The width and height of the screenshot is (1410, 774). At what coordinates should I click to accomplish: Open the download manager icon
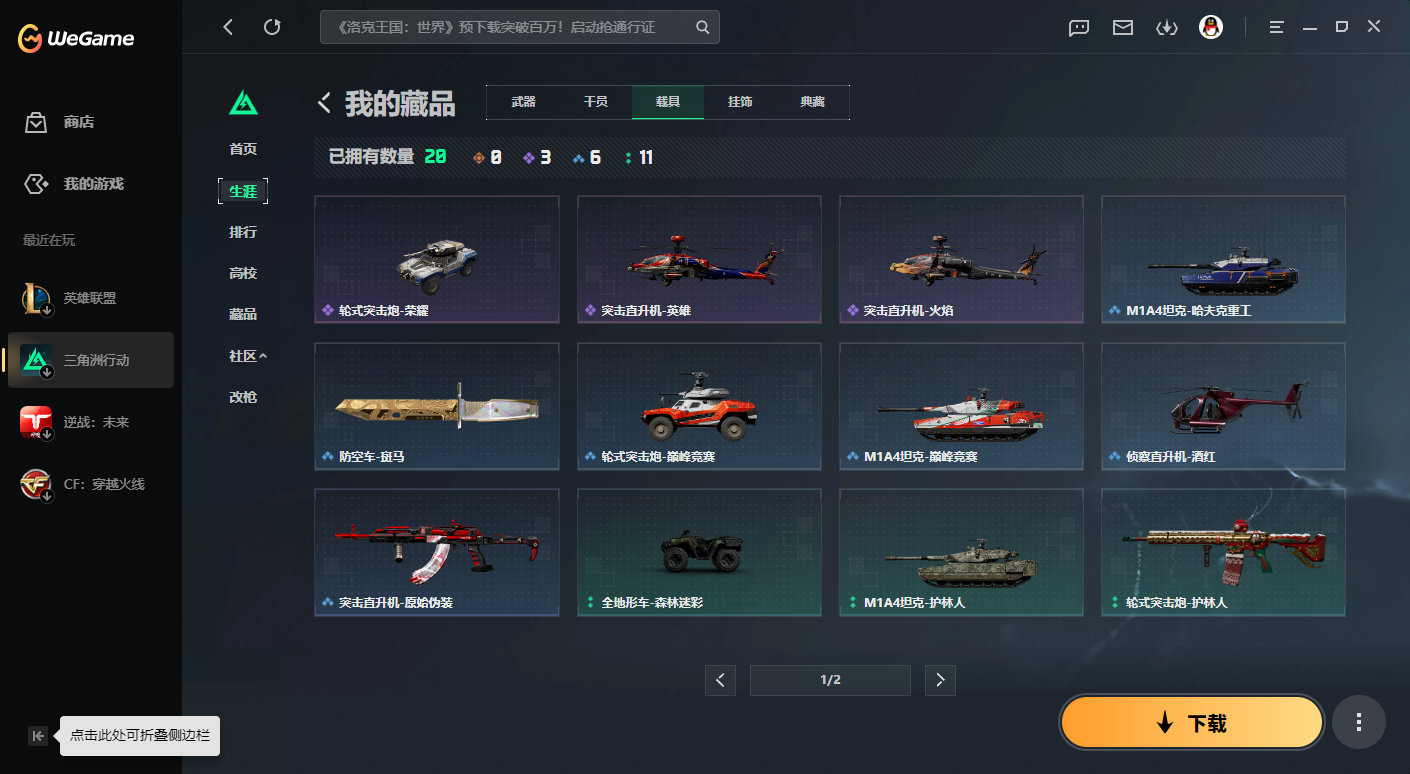(x=1166, y=28)
